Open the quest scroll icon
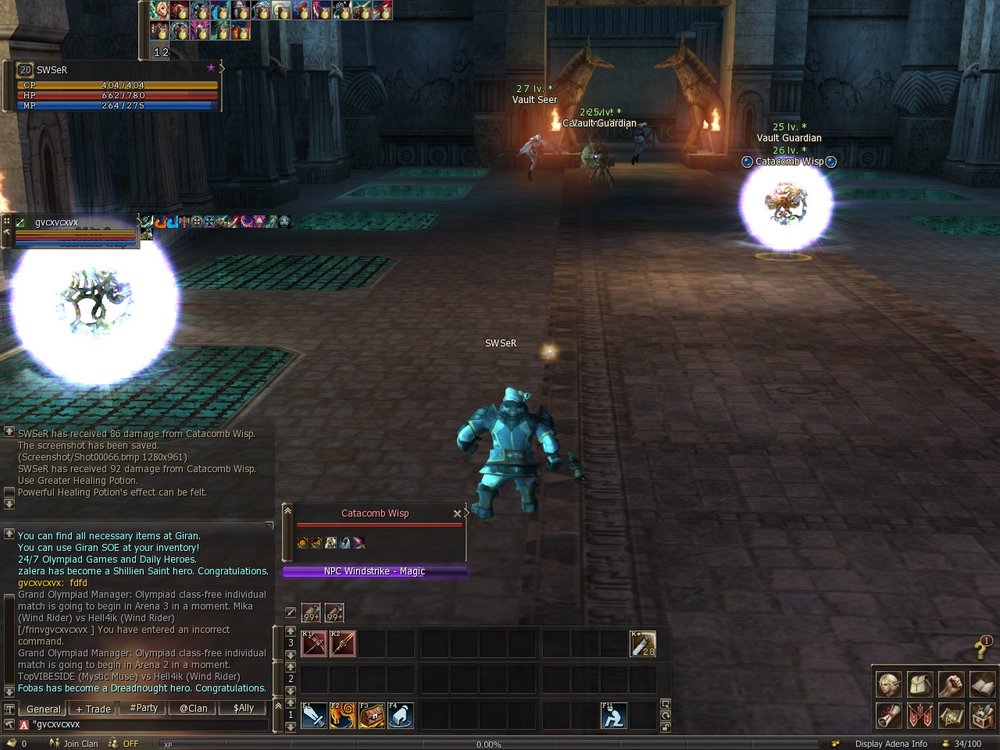This screenshot has width=1000, height=750. pos(888,715)
